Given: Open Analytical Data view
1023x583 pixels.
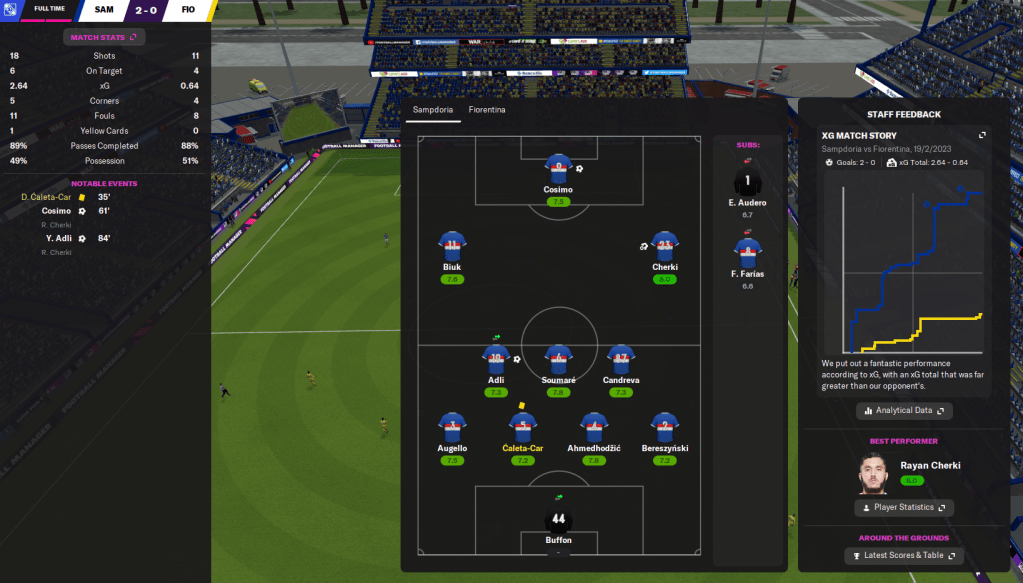Looking at the screenshot, I should point(904,411).
